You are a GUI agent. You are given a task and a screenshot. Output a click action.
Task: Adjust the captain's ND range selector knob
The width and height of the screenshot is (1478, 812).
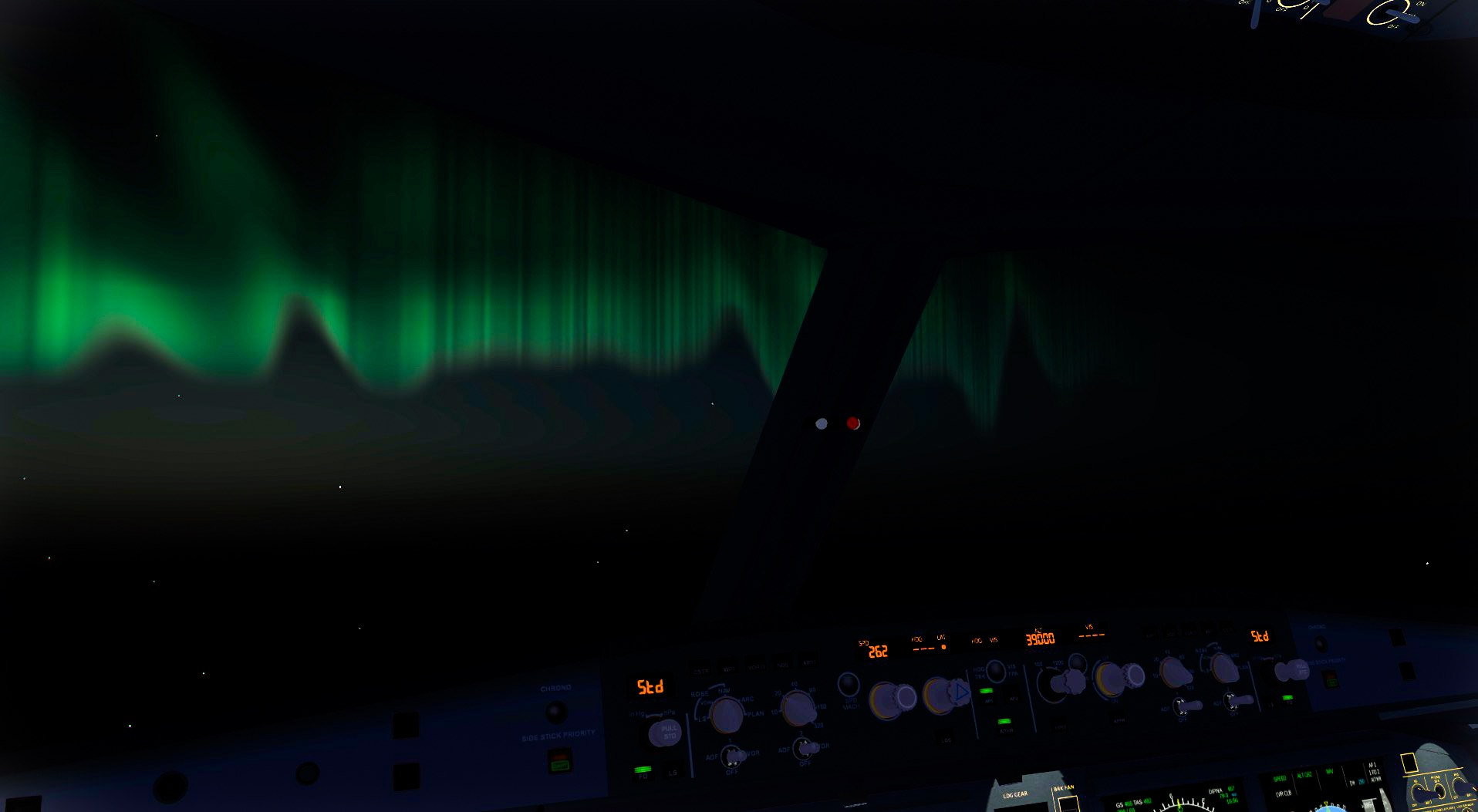[x=798, y=708]
